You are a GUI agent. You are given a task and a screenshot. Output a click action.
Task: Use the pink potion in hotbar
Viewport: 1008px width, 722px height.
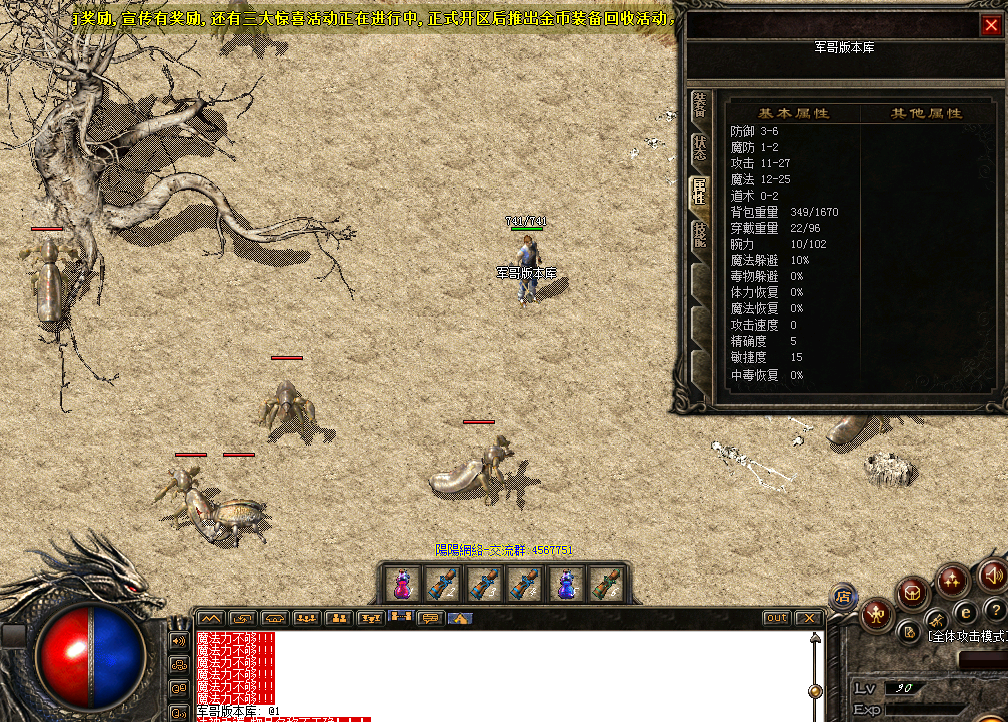point(401,584)
